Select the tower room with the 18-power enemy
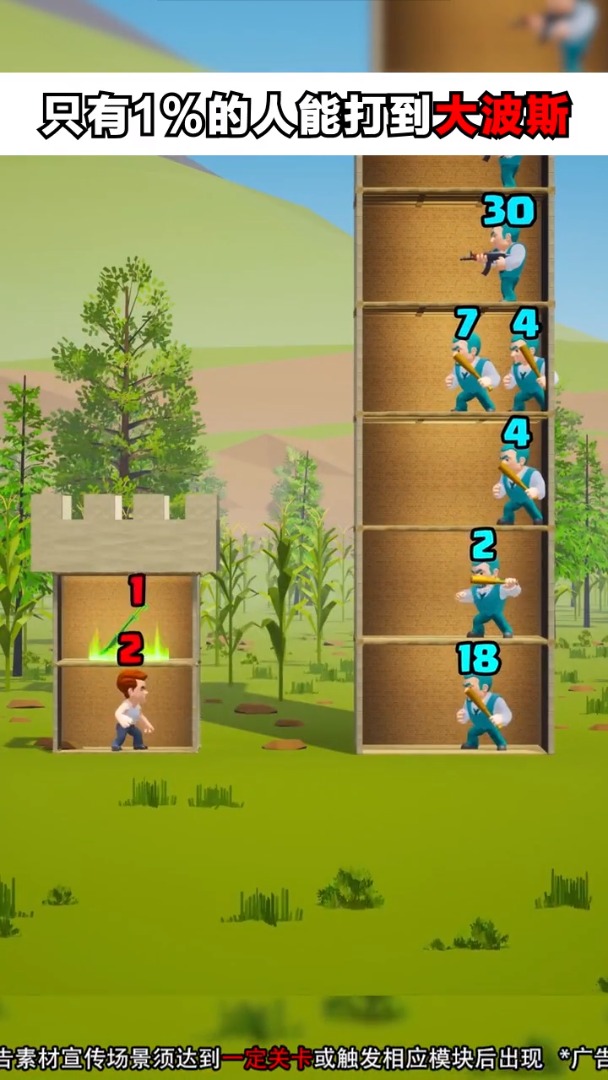Screen dimensions: 608x1080 coord(455,697)
